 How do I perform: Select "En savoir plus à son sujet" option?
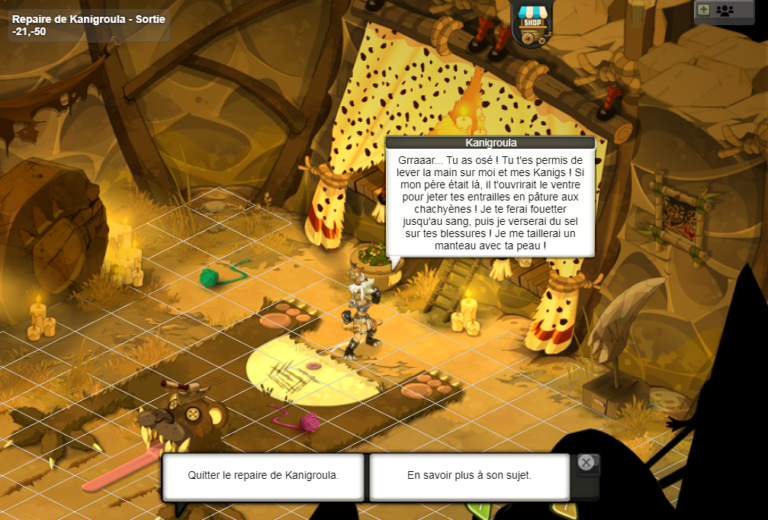468,476
